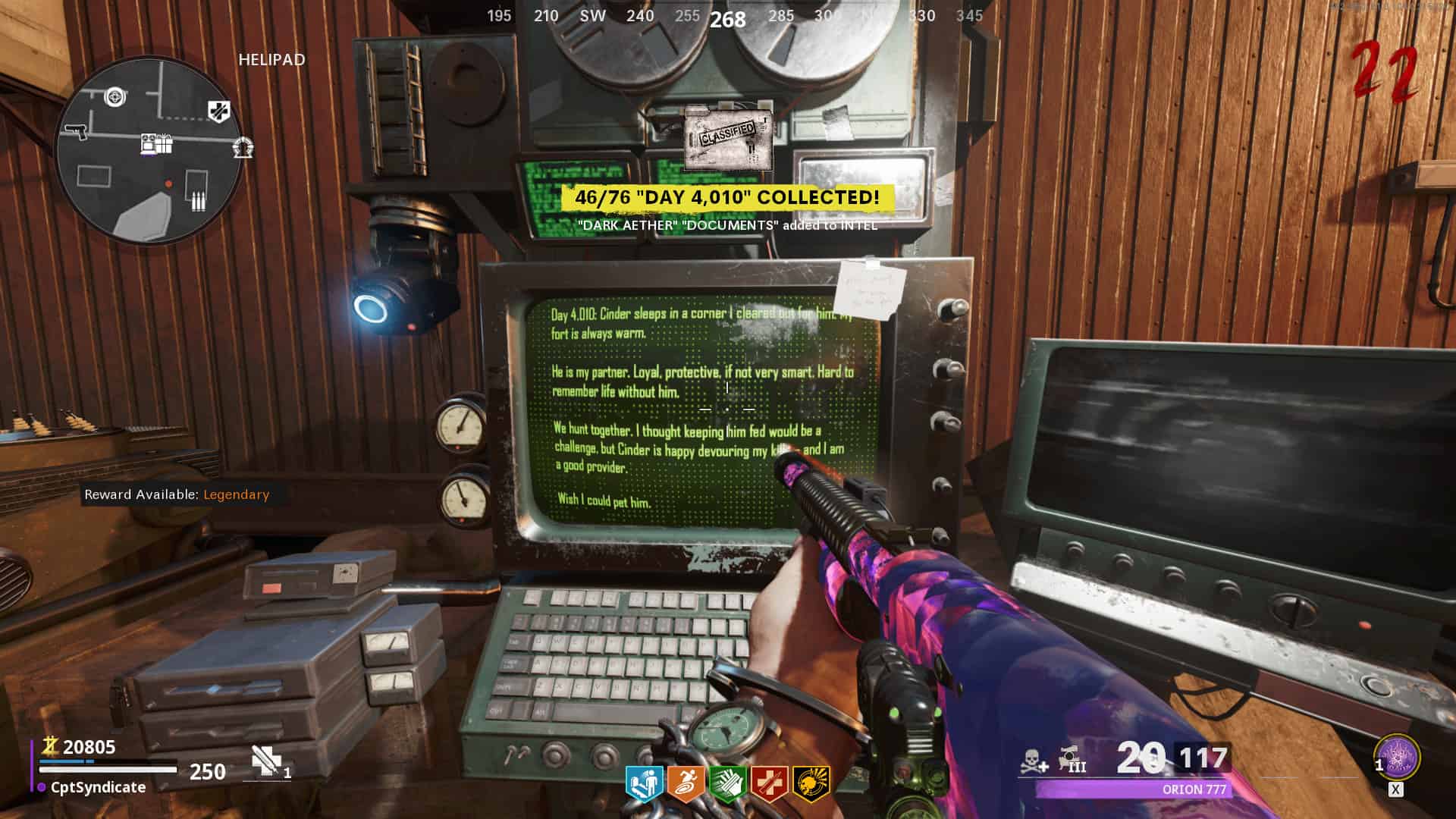Select the orange Stamin-Up perk icon
This screenshot has width=1456, height=819.
point(686,784)
